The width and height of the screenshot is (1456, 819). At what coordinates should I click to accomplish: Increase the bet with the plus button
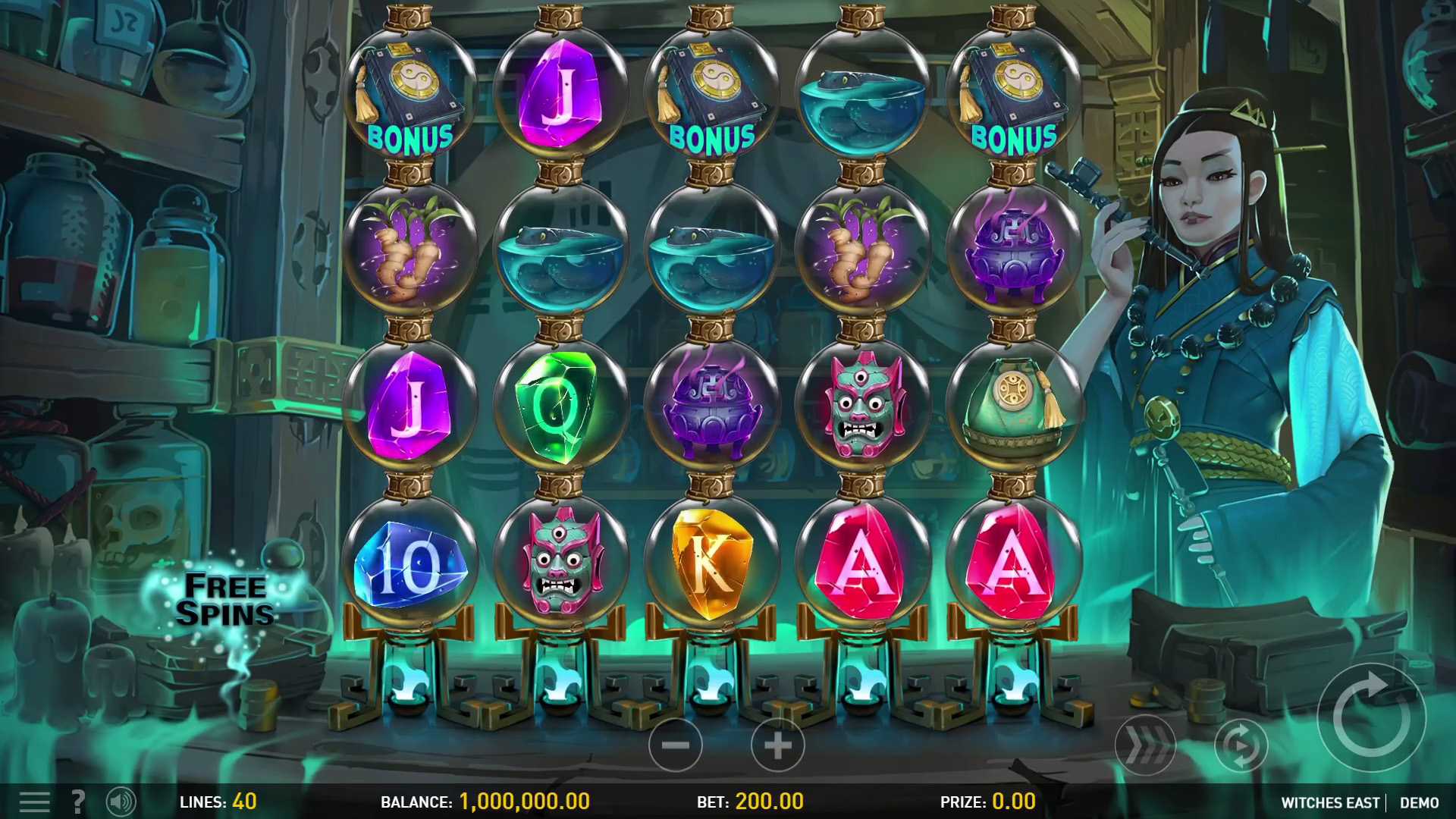[777, 745]
